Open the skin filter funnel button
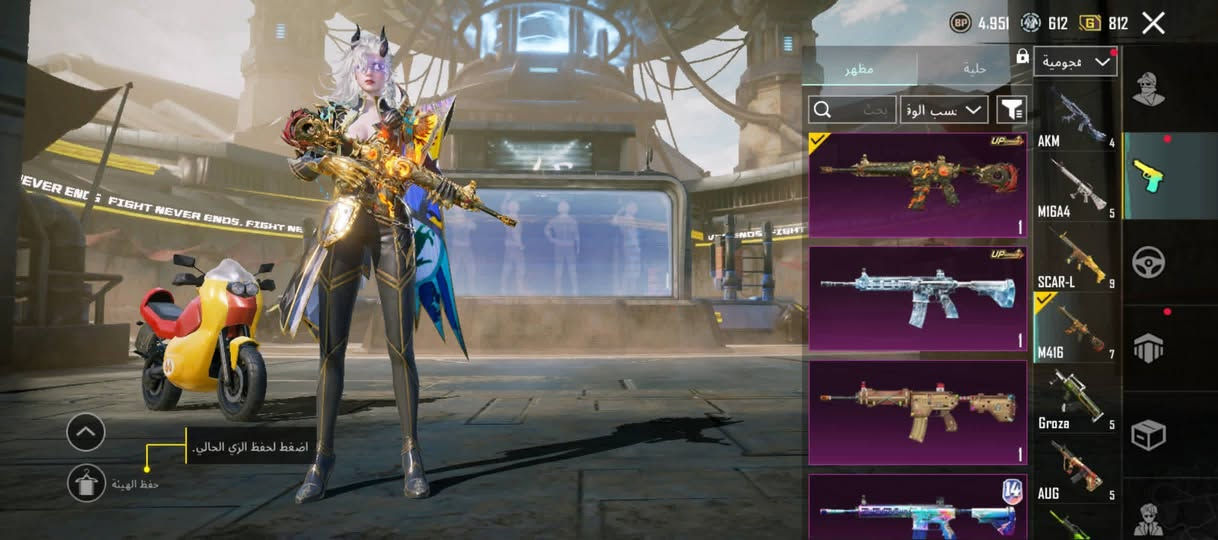 tap(1012, 109)
